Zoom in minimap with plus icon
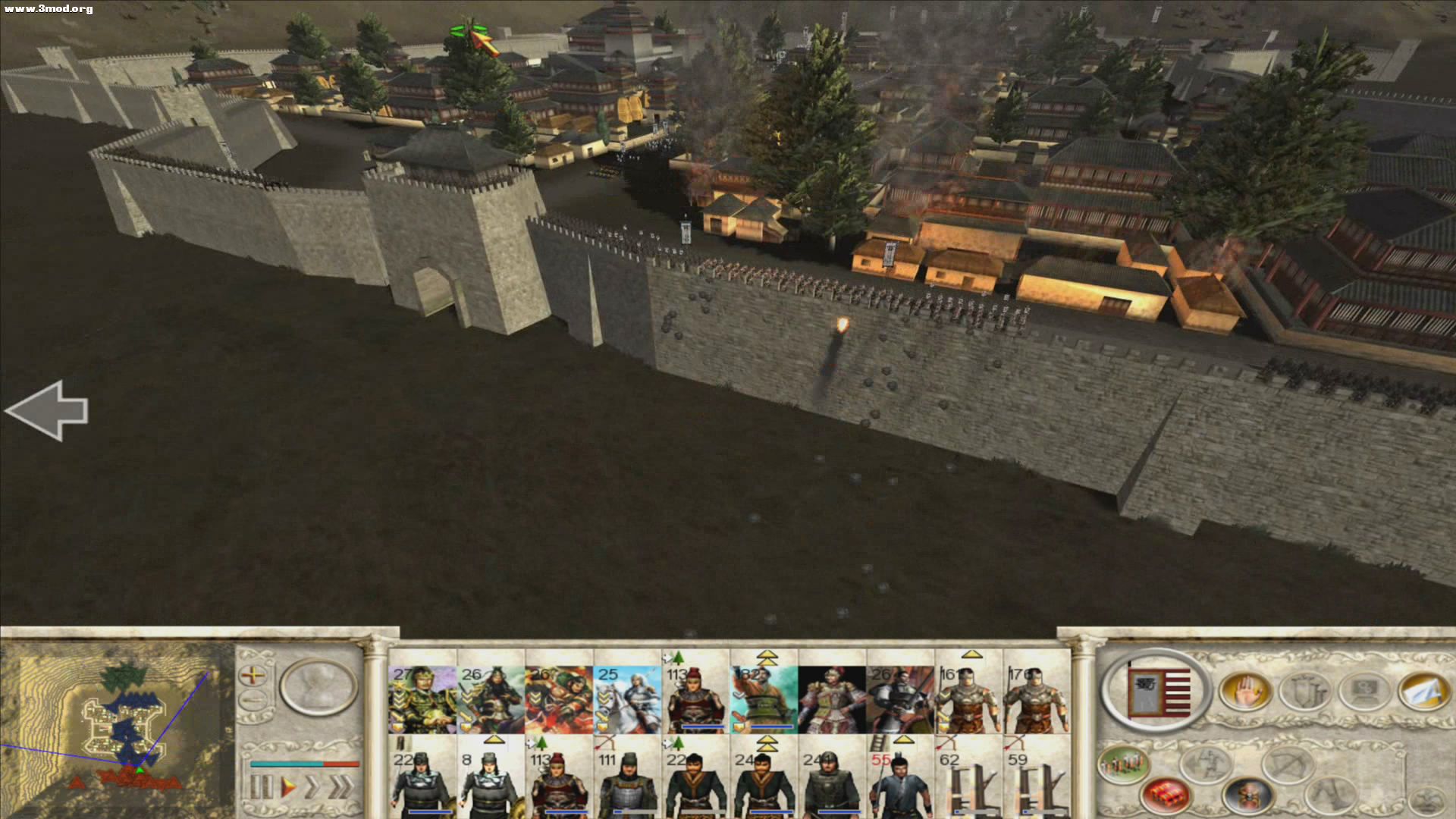 coord(253,676)
